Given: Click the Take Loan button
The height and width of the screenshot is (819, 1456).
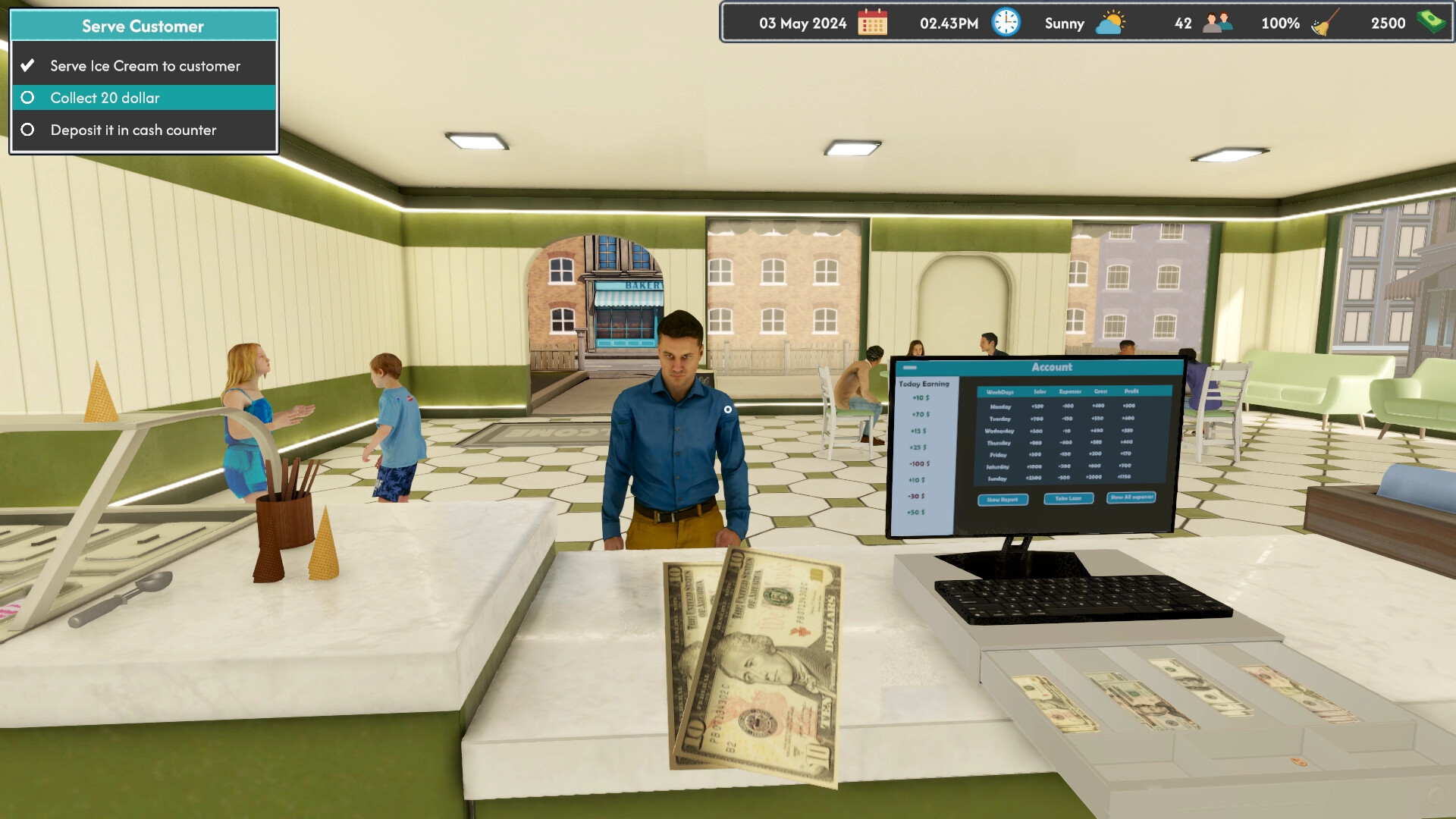Looking at the screenshot, I should pos(1068,498).
